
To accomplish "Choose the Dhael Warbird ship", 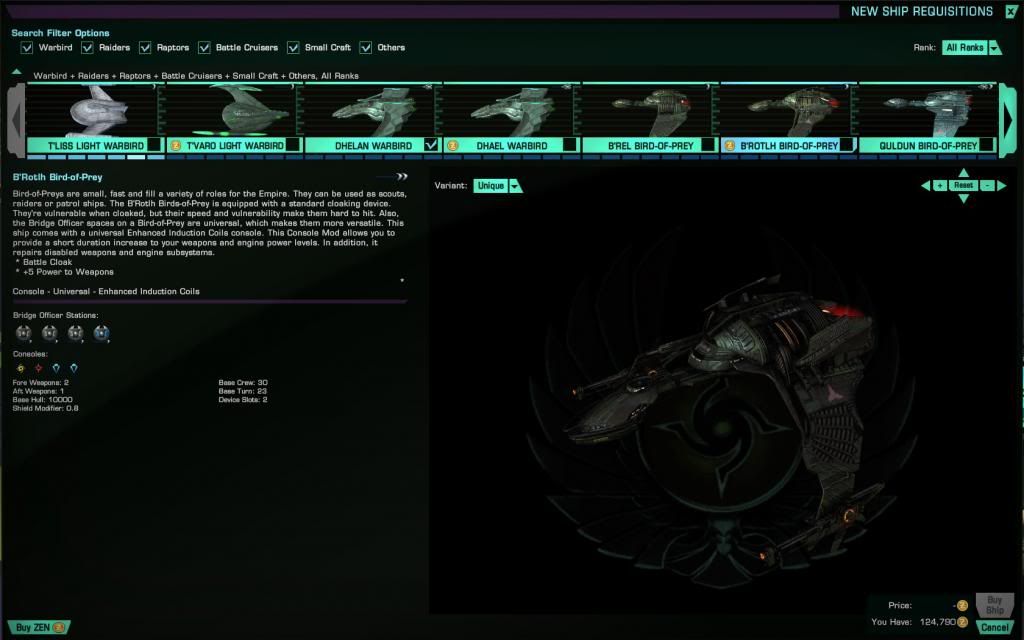I will tap(512, 110).
